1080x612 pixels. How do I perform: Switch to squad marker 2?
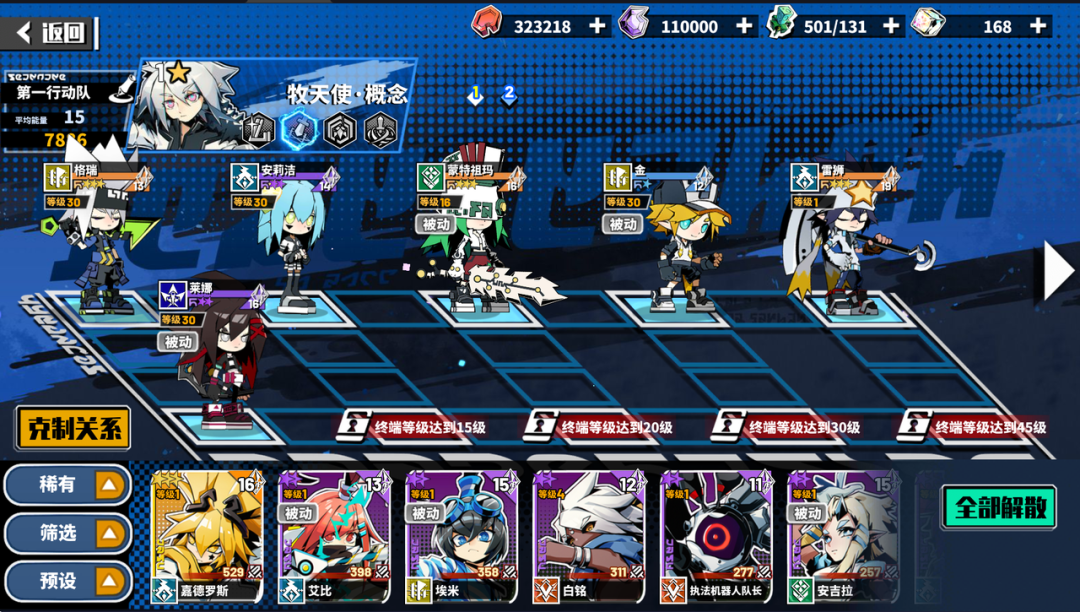[509, 95]
